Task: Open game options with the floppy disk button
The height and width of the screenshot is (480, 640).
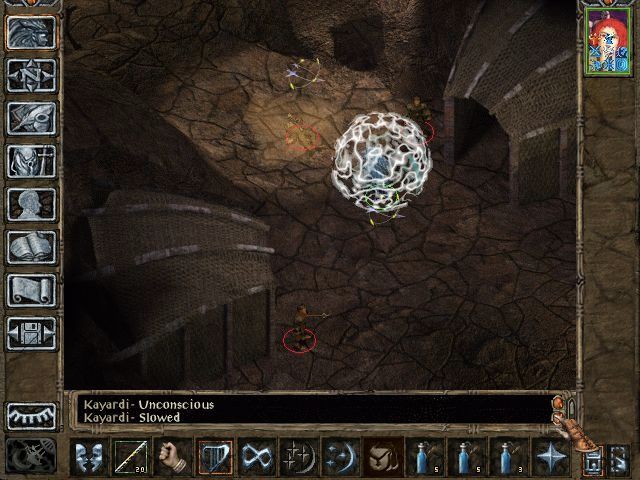Action: click(x=31, y=333)
